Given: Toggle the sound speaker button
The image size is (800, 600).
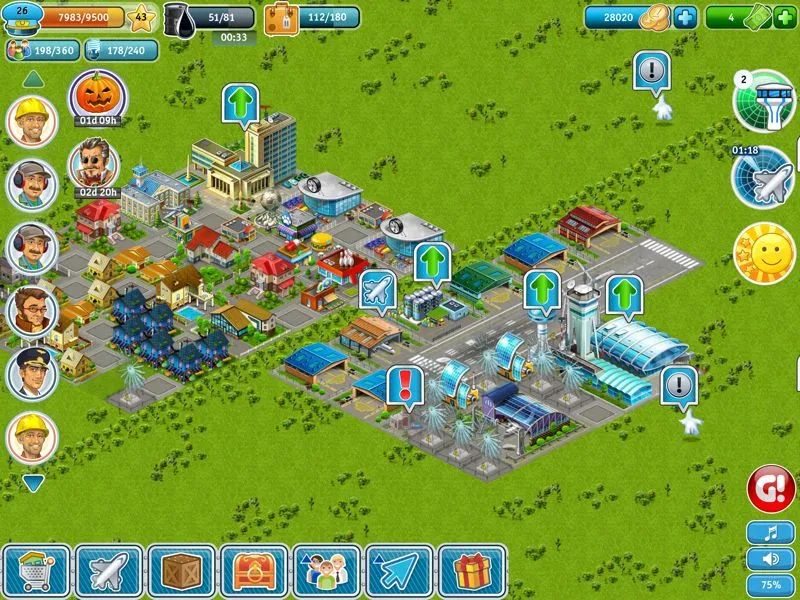Looking at the screenshot, I should pos(770,558).
